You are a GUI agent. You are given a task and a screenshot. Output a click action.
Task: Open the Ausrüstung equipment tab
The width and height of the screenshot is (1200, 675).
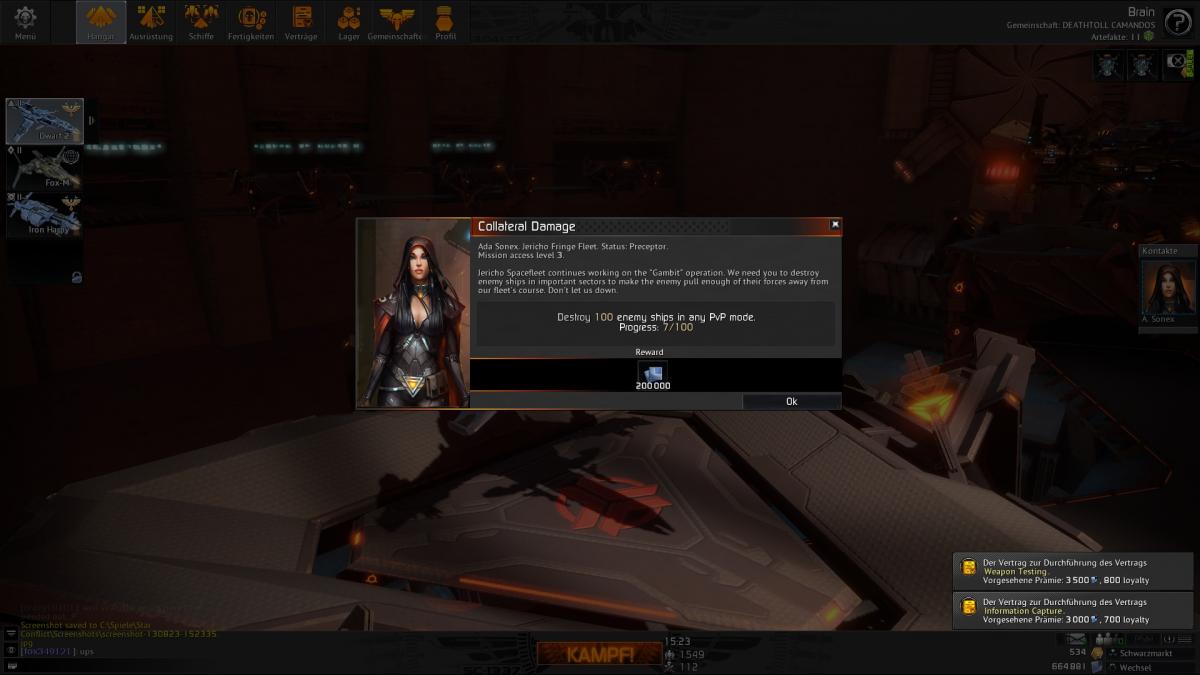tap(151, 22)
